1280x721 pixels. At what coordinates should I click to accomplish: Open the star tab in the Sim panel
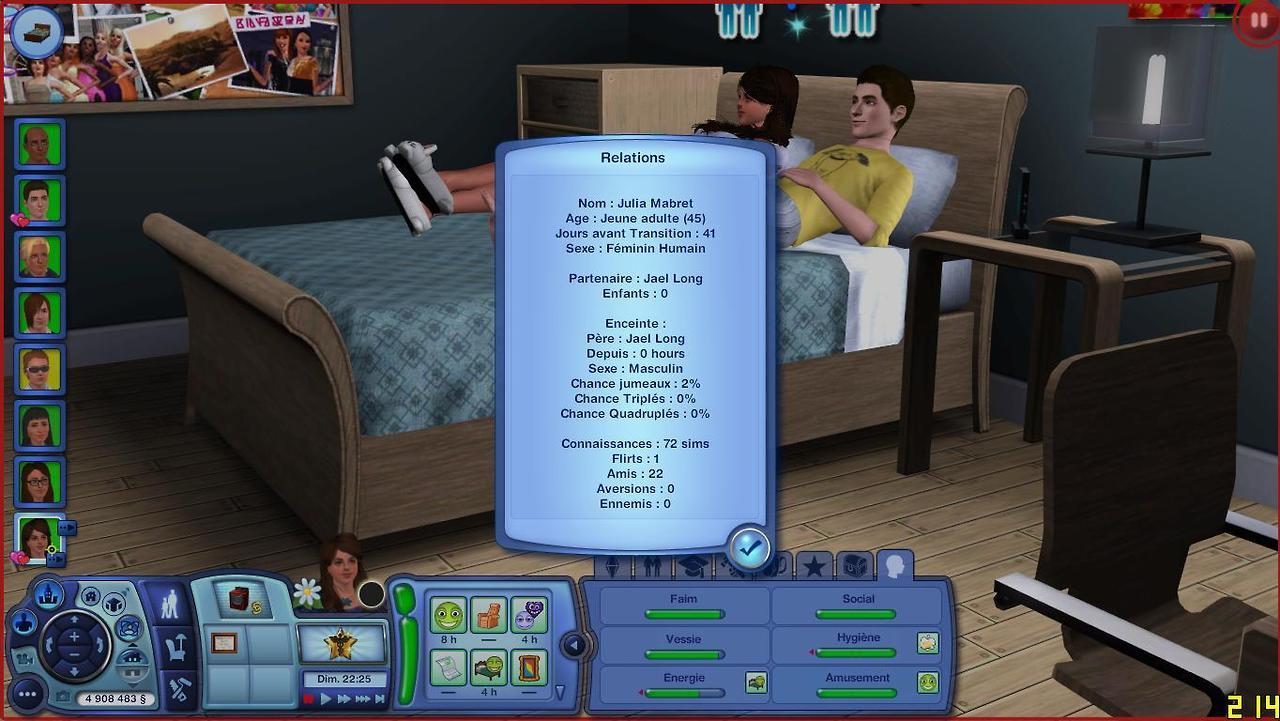(x=814, y=567)
